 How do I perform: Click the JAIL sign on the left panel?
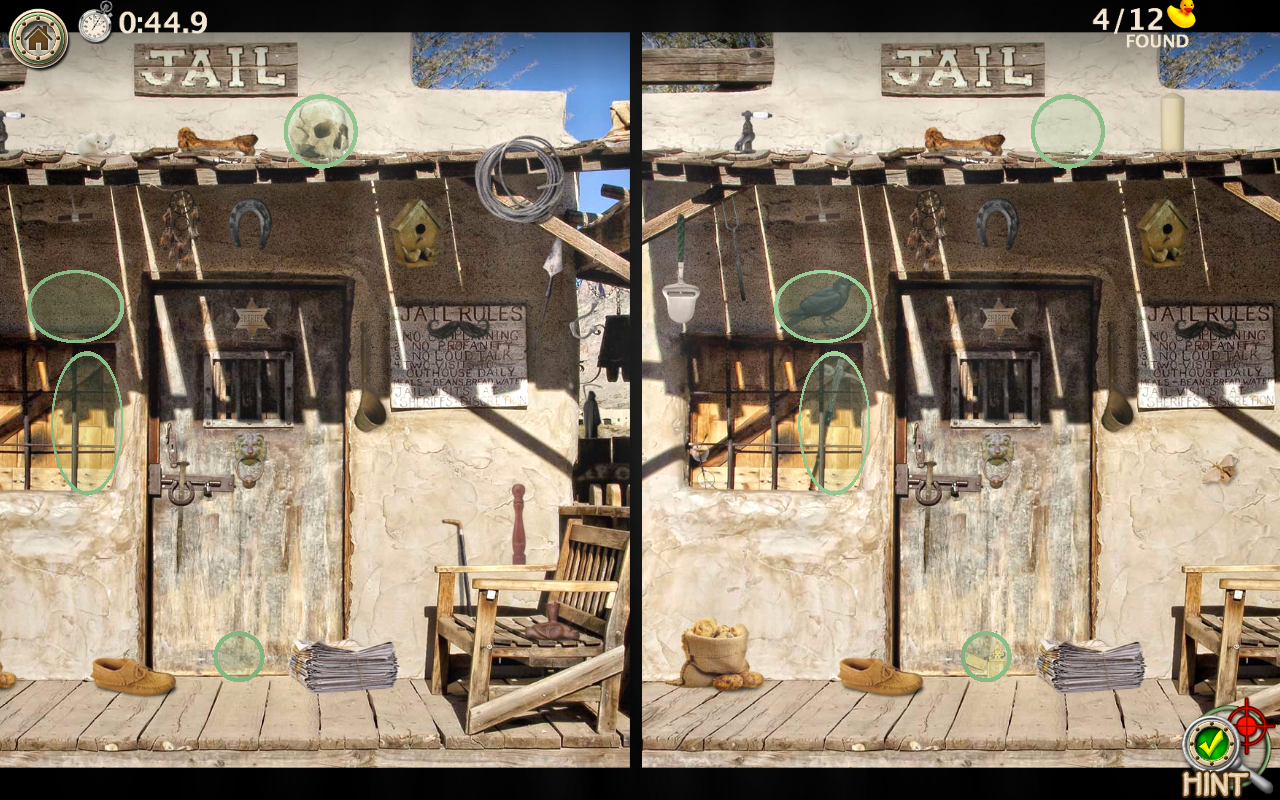tap(215, 70)
